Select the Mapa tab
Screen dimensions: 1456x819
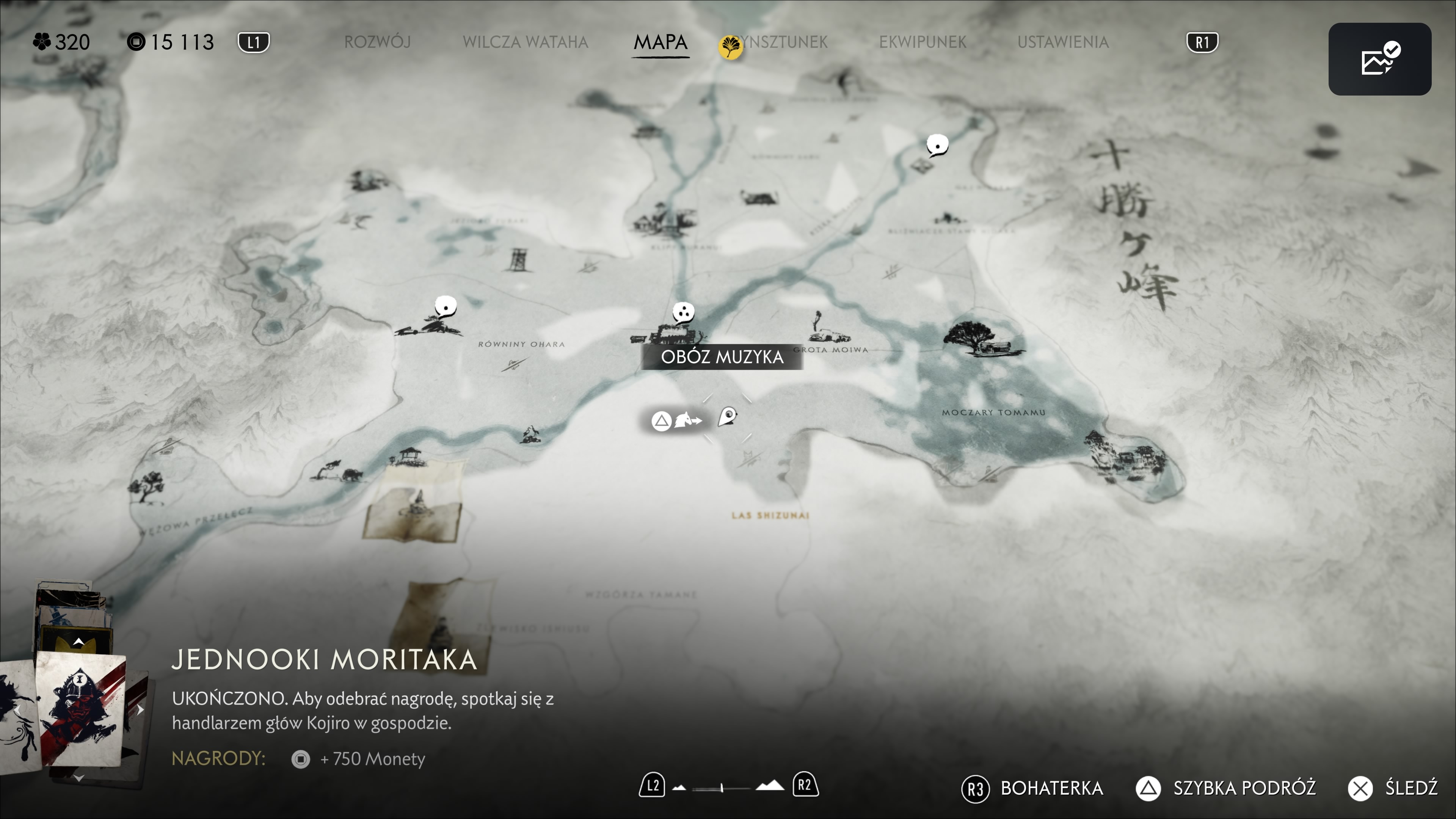pyautogui.click(x=660, y=42)
